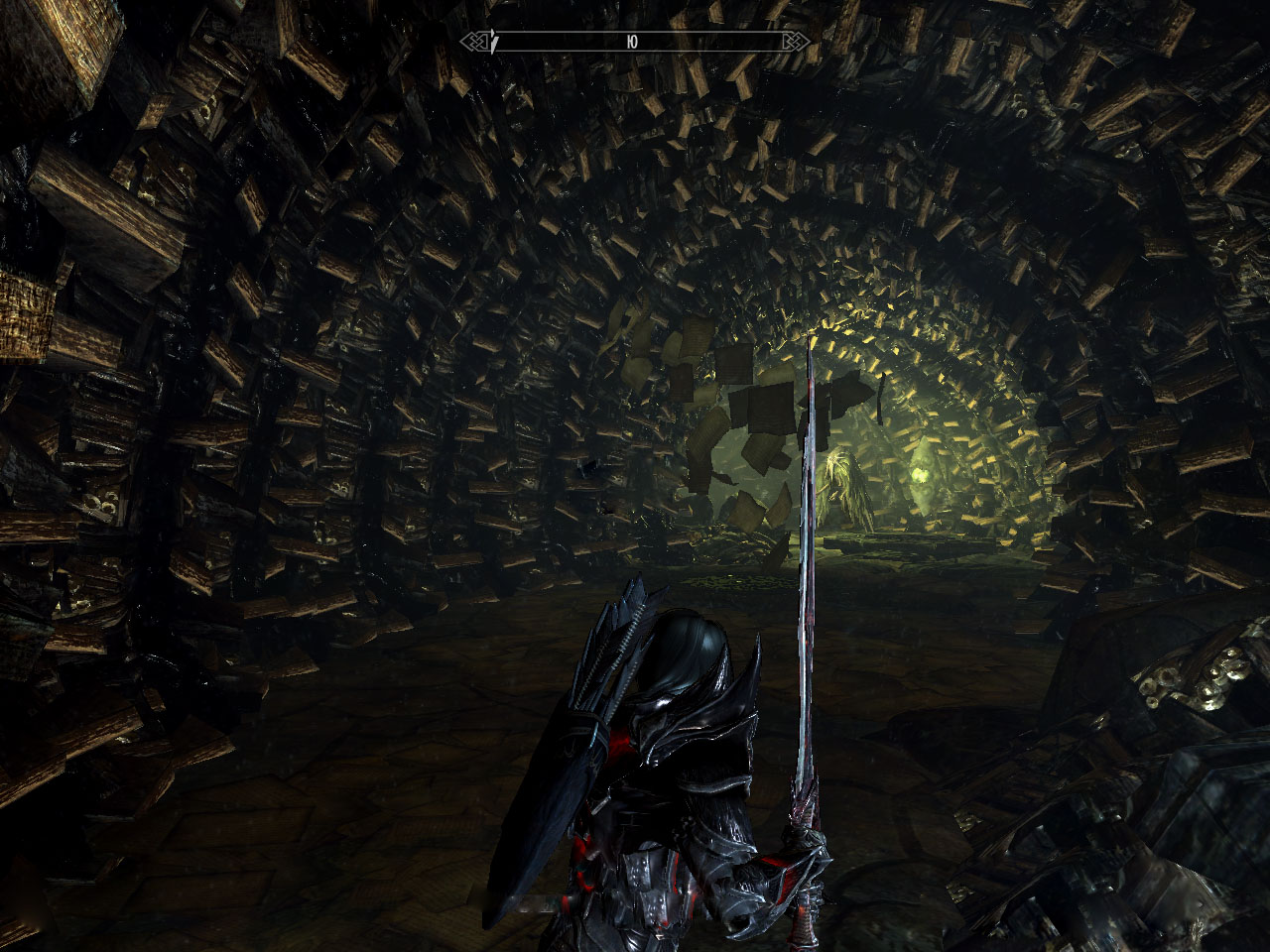
Task: Click the compass bar showing the Ю marker
Action: [634, 42]
